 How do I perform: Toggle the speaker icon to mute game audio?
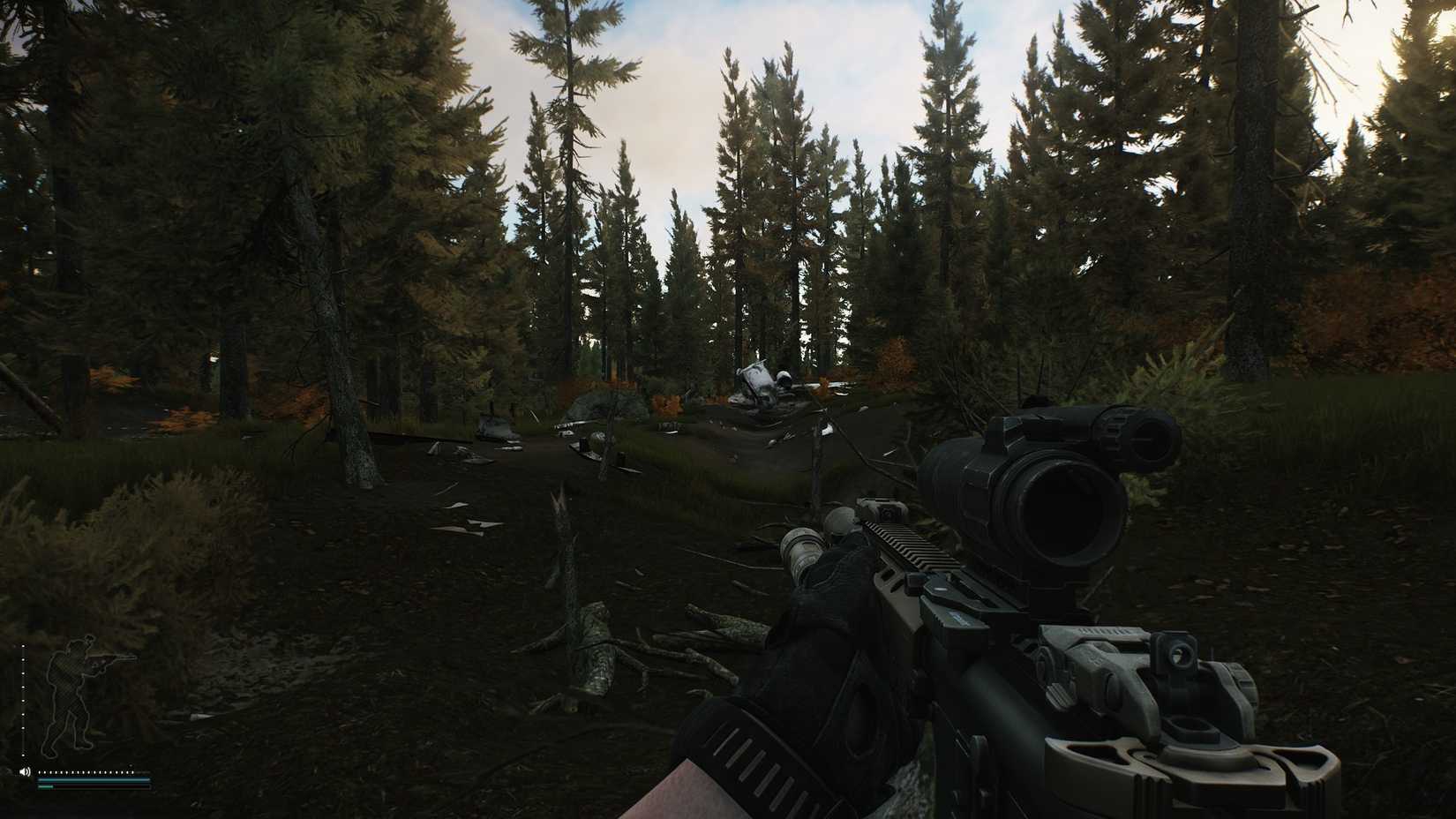click(x=25, y=771)
